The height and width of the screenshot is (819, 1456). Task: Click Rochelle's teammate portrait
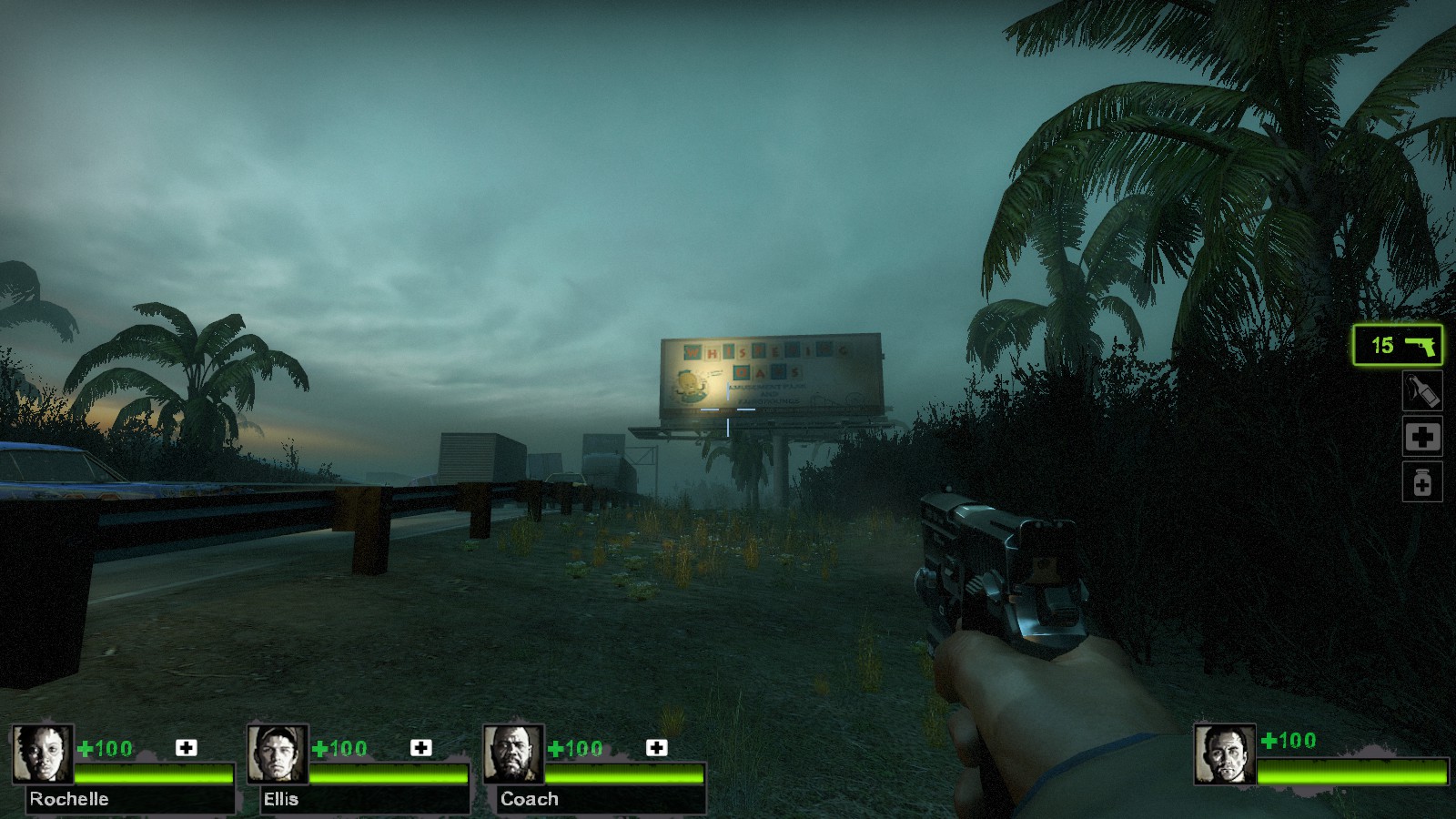coord(42,753)
